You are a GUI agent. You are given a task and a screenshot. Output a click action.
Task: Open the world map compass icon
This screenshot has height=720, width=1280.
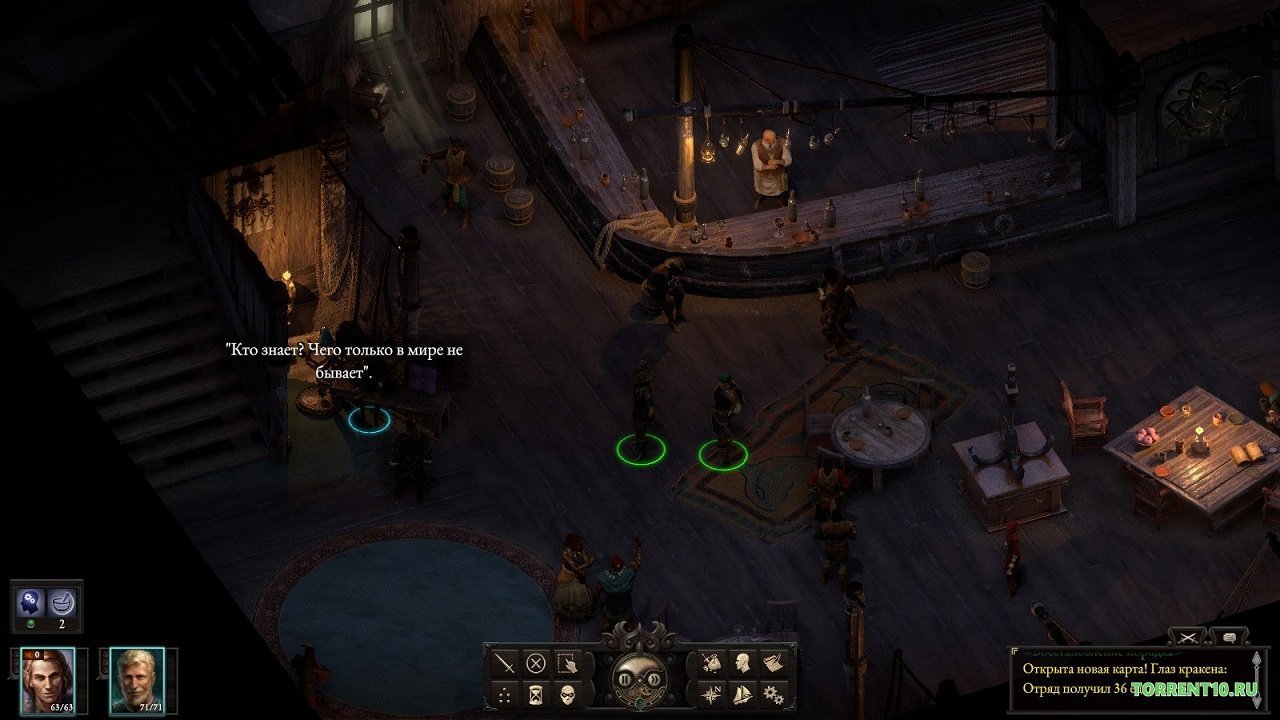tap(711, 694)
